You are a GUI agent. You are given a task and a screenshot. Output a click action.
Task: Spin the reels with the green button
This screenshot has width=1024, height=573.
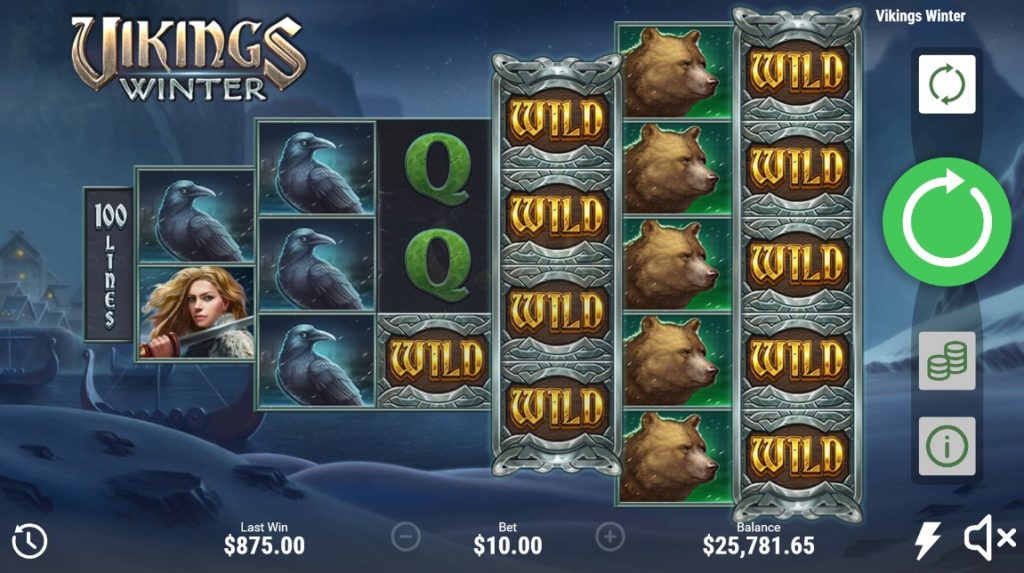pos(946,222)
